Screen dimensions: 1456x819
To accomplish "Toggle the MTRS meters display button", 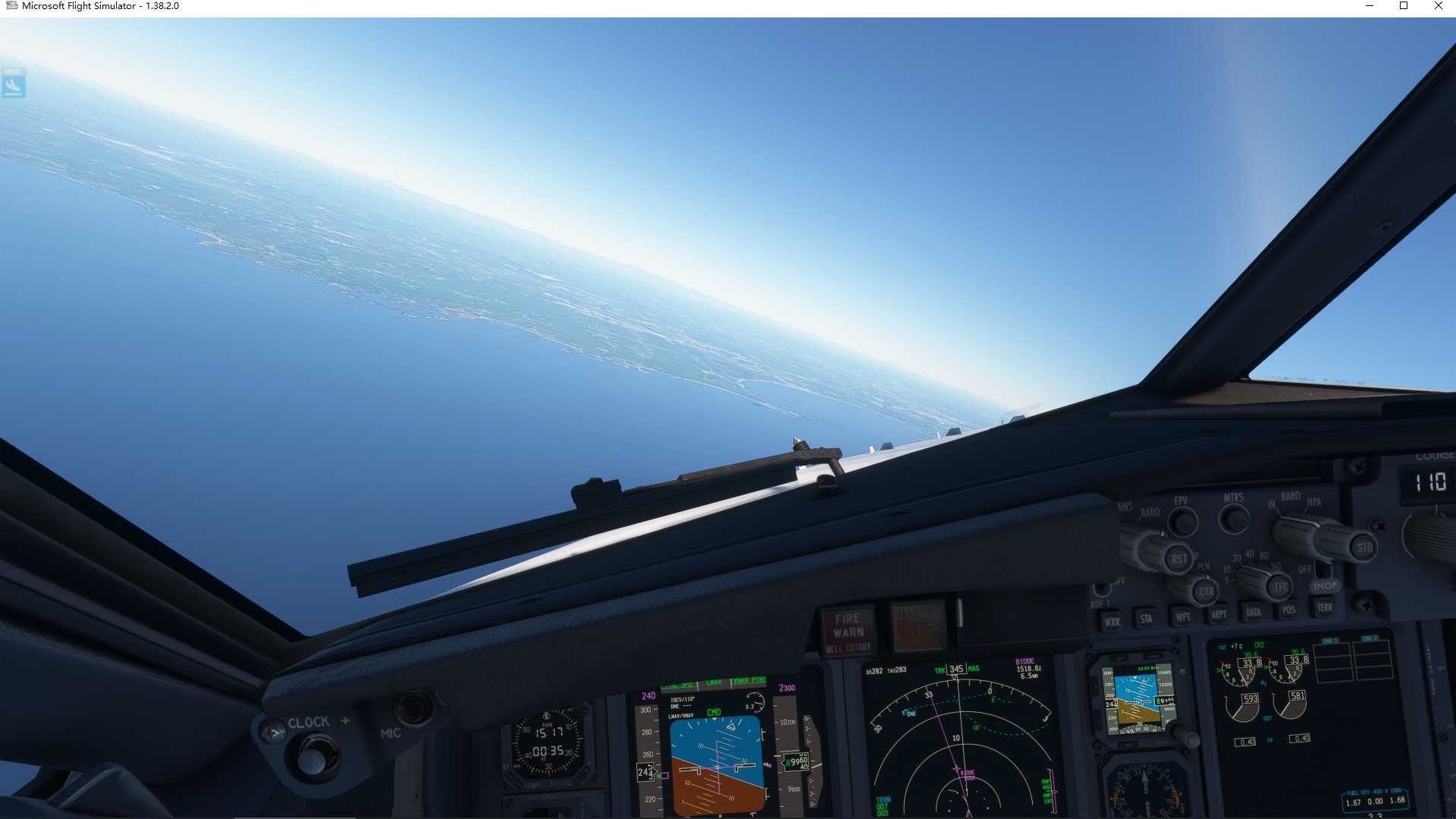I will (1234, 519).
